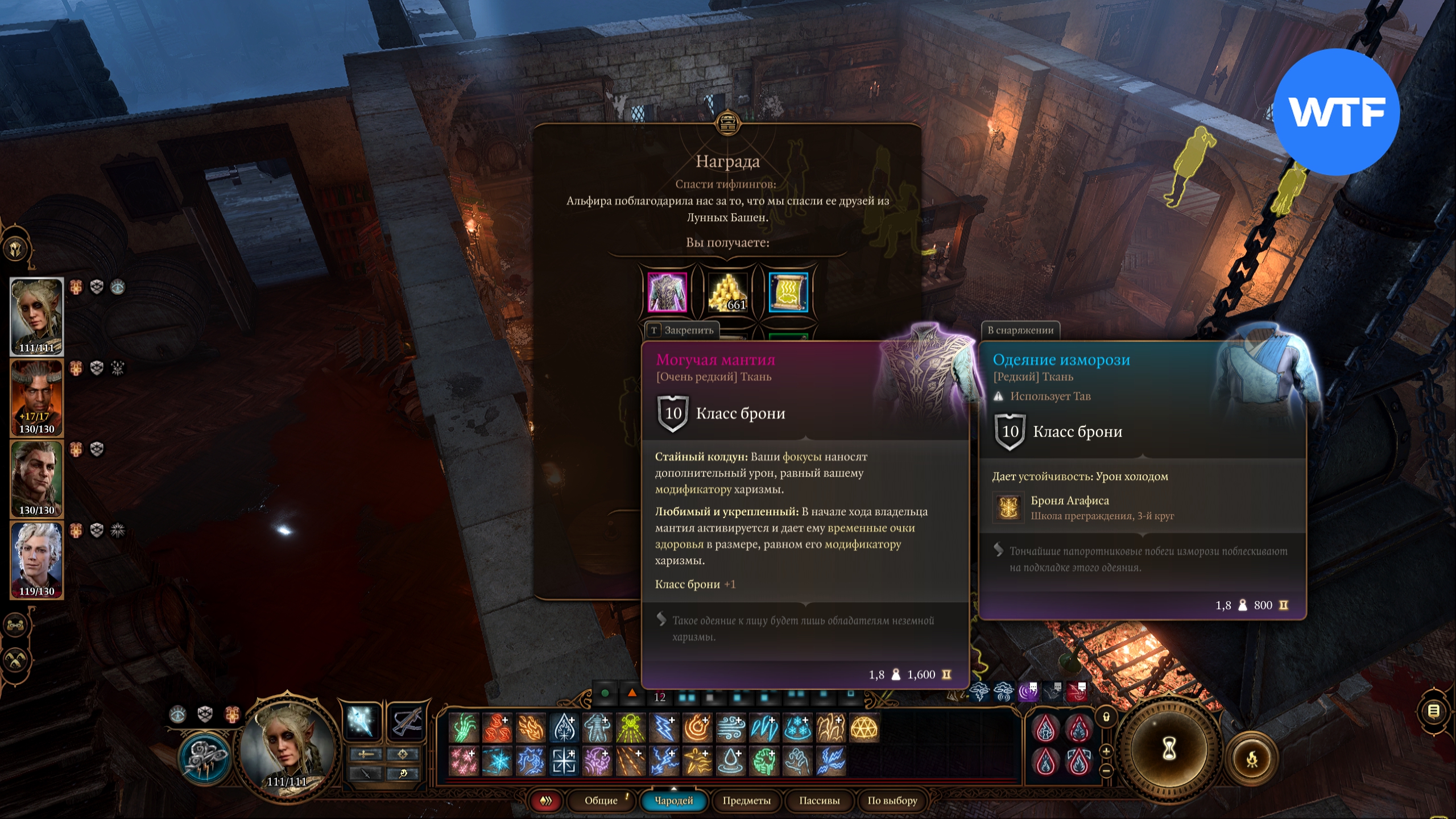Choose the blue scroll reward item

pos(788,292)
